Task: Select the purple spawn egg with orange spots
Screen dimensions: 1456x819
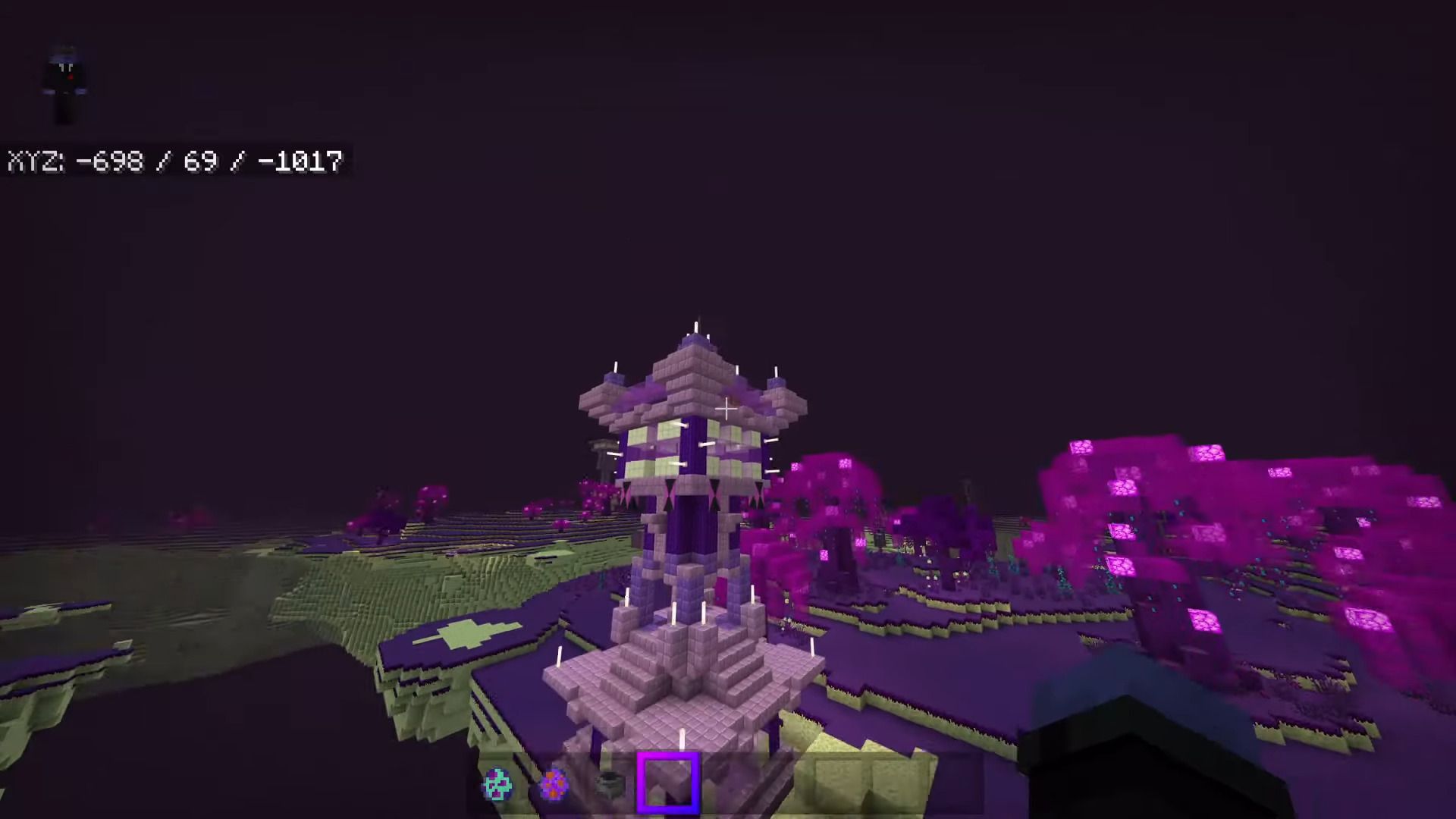Action: (555, 783)
